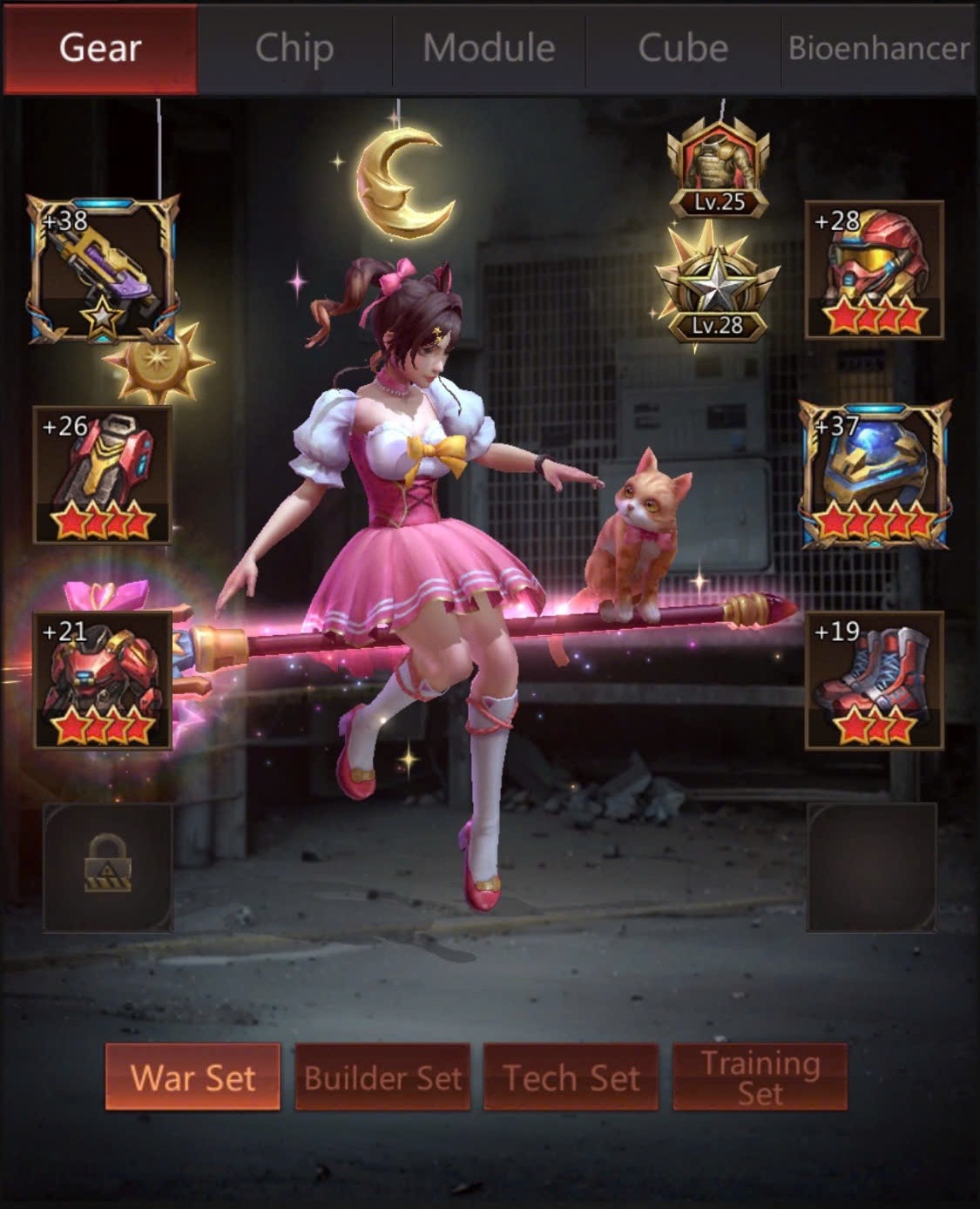Image resolution: width=980 pixels, height=1209 pixels.
Task: Open the Chip tab
Action: pyautogui.click(x=294, y=48)
